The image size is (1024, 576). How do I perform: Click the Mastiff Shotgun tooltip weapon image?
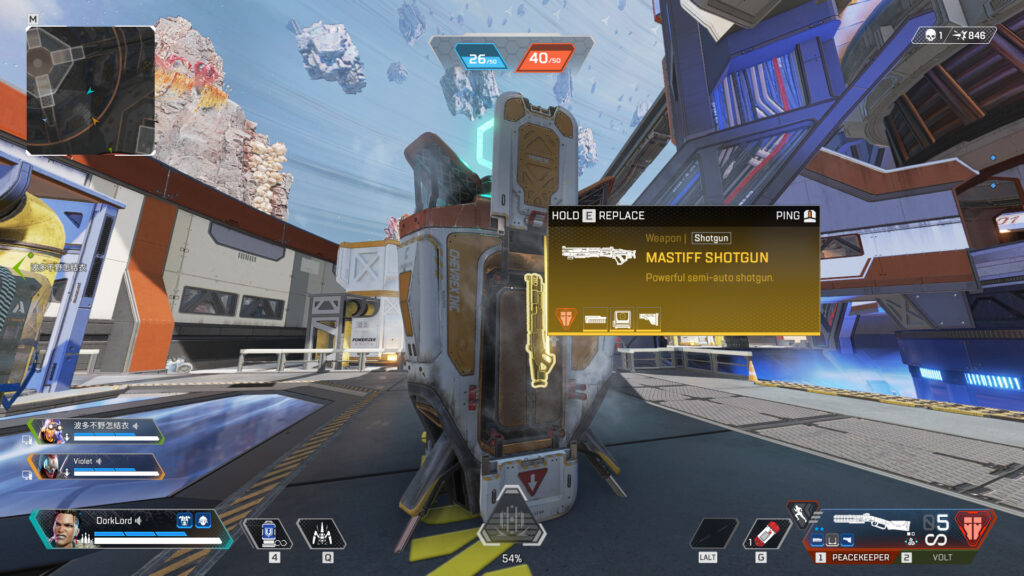(x=599, y=254)
